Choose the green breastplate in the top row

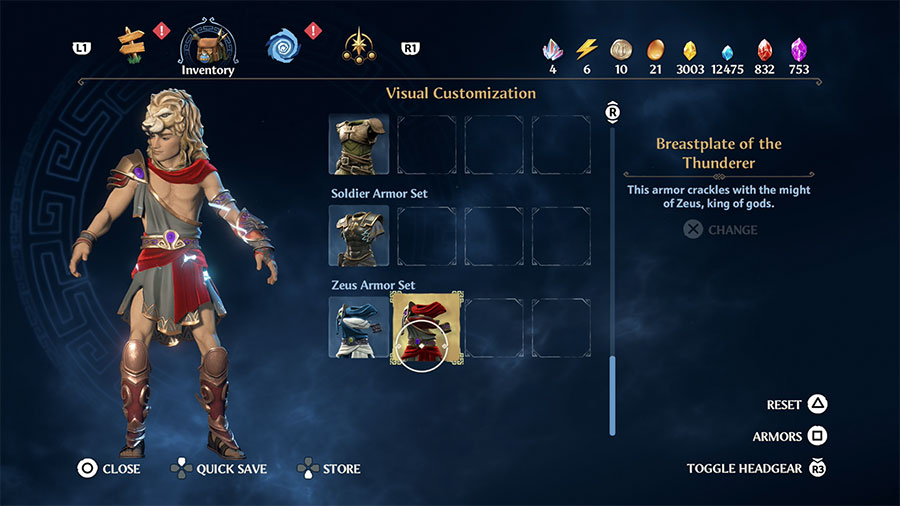click(359, 144)
